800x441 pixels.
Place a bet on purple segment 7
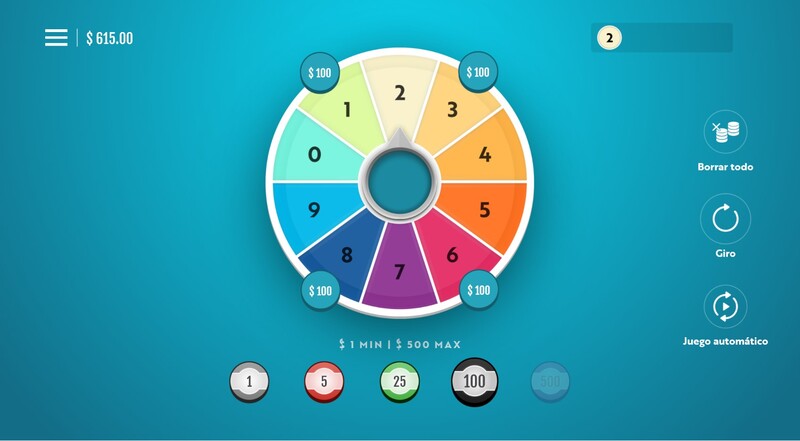coord(400,272)
